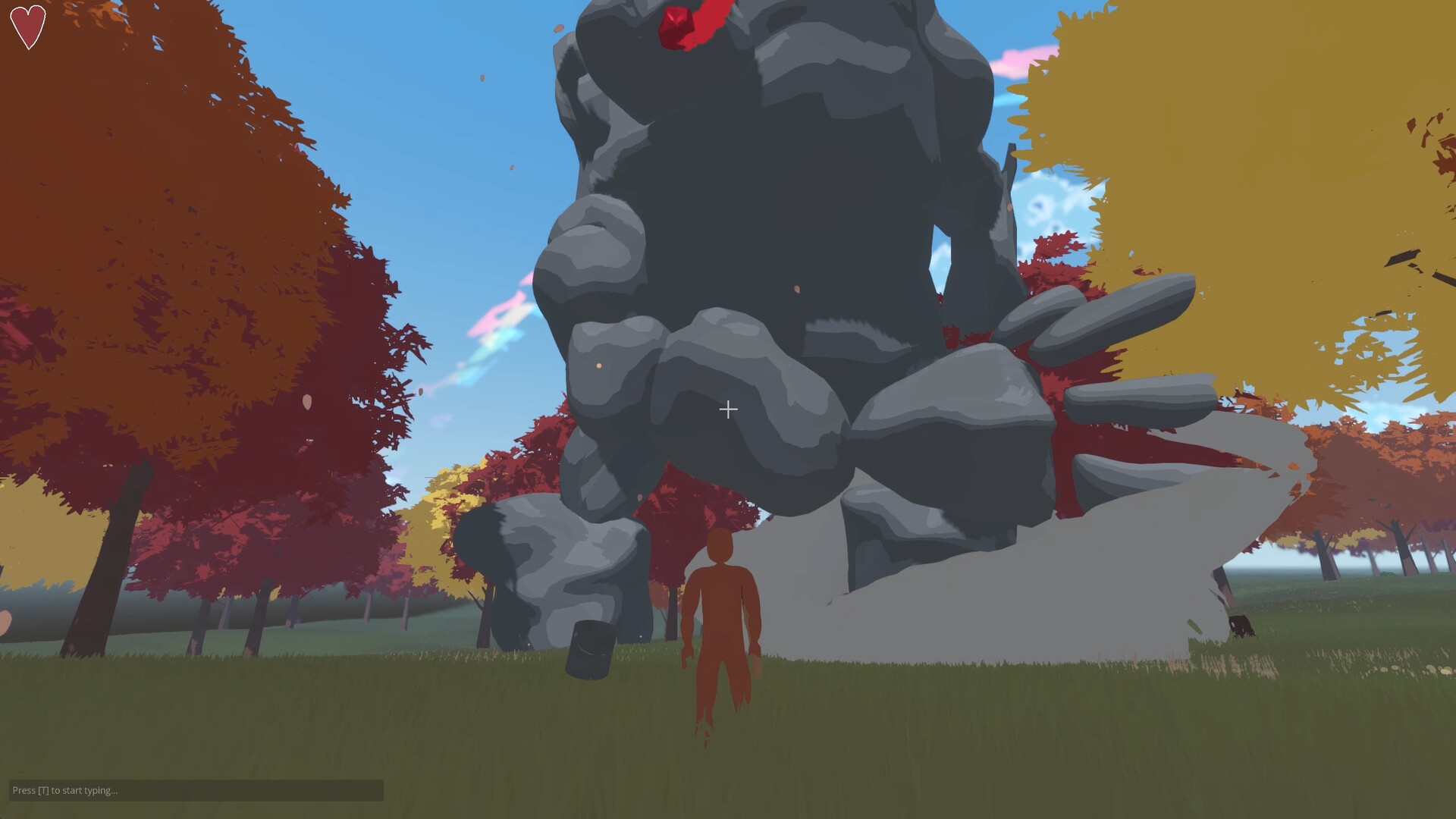Click the heart health icon
The image size is (1456, 819).
pos(27,27)
